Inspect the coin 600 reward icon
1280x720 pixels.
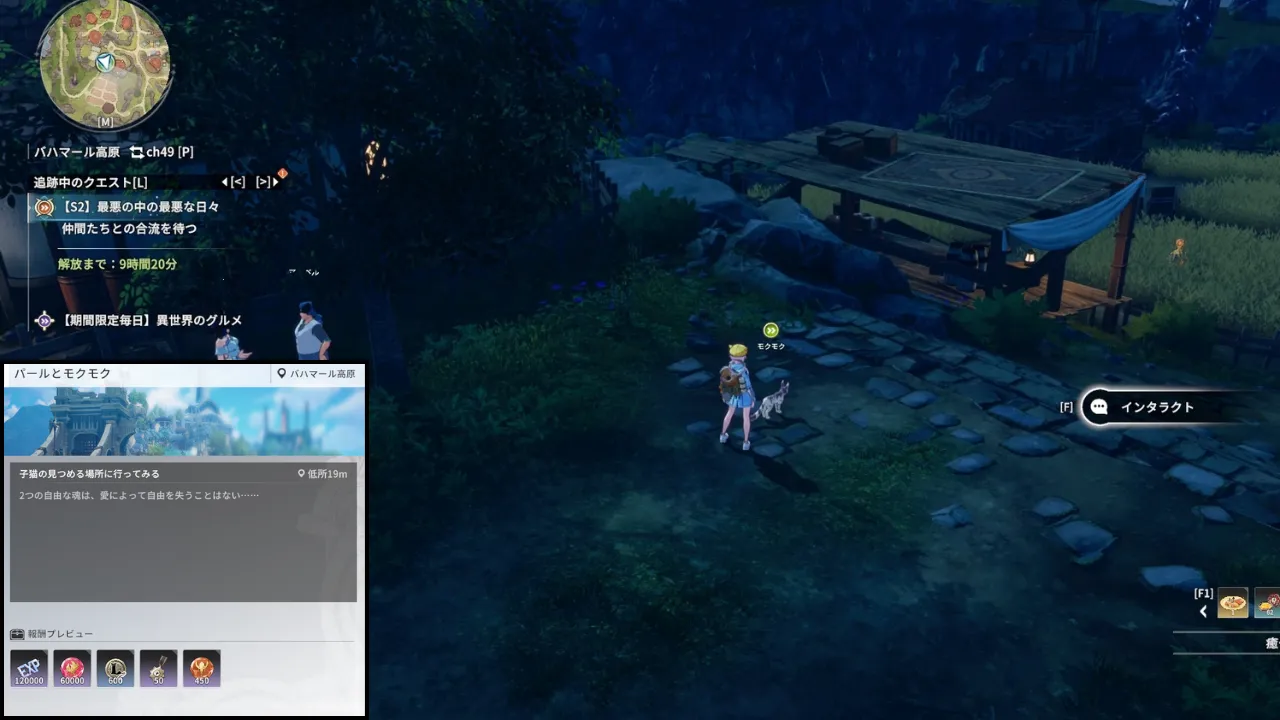click(x=115, y=668)
